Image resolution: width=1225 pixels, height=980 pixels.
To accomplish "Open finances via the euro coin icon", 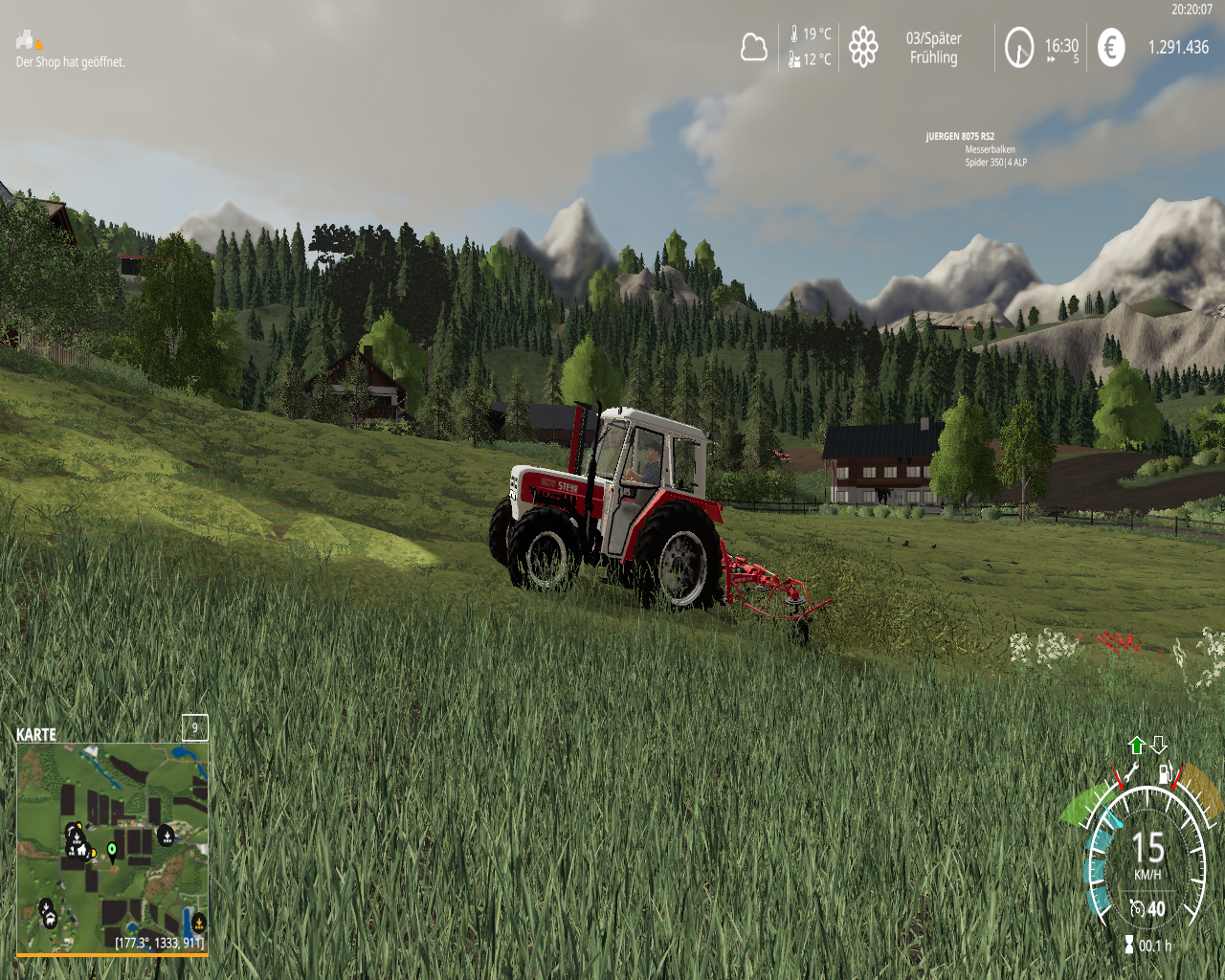I will click(x=1111, y=47).
